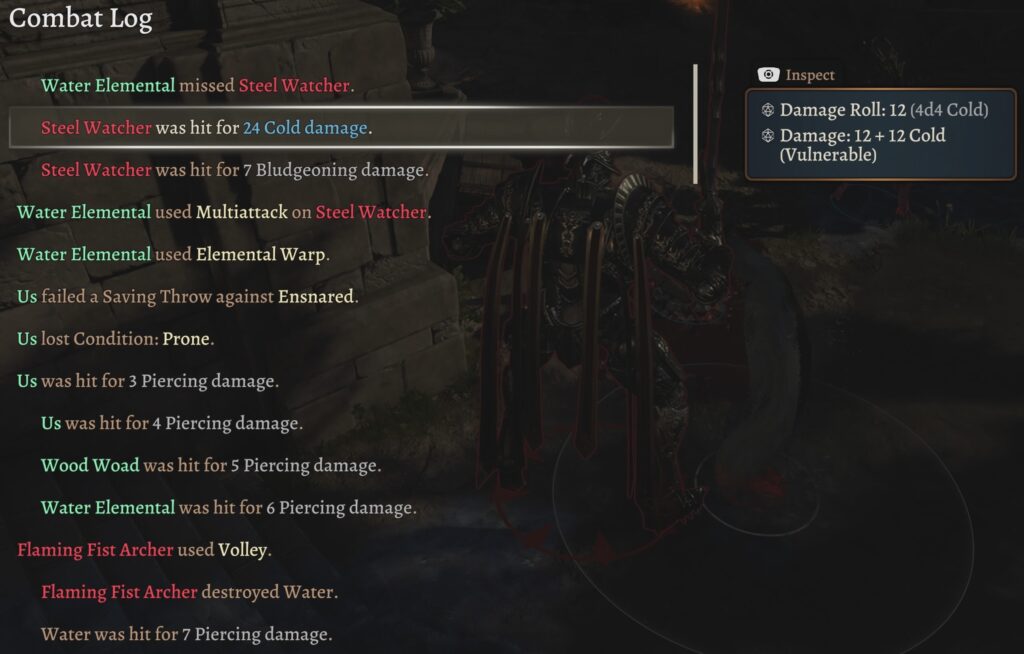Click the Wood Woad 5 Piercing damage entry
Image resolution: width=1024 pixels, height=654 pixels.
(x=211, y=465)
